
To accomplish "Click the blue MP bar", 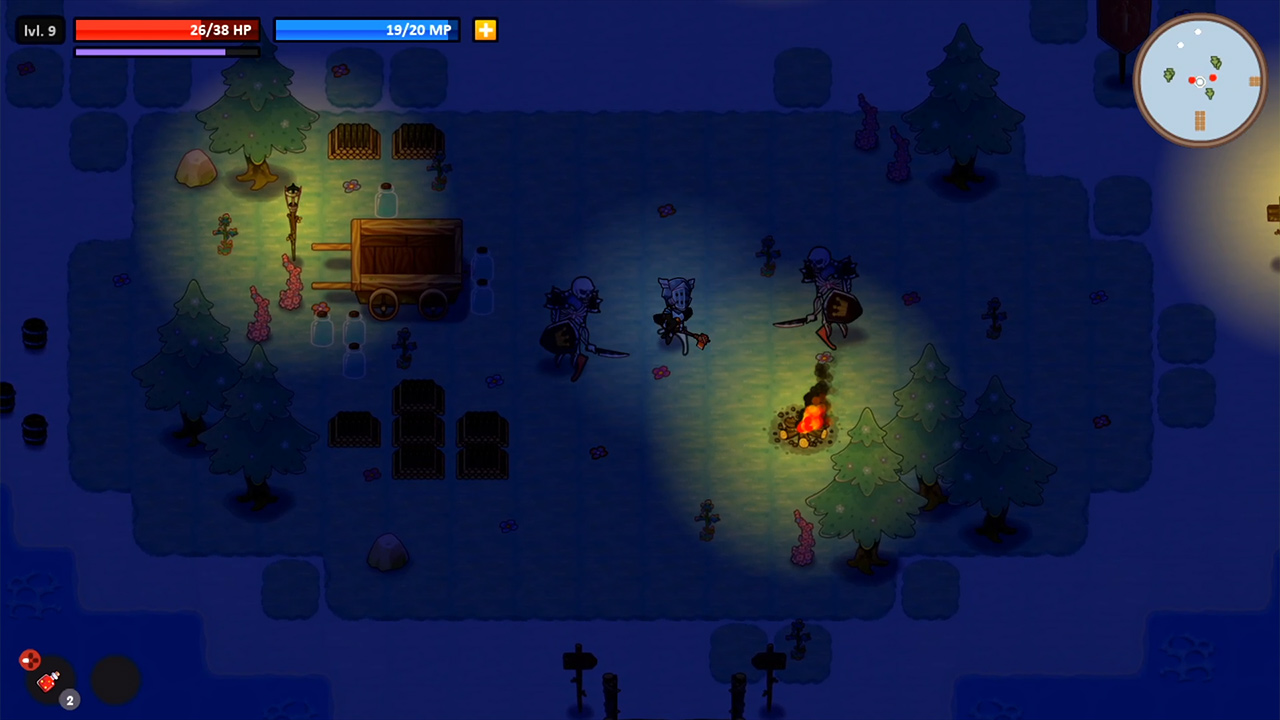I will coord(367,29).
